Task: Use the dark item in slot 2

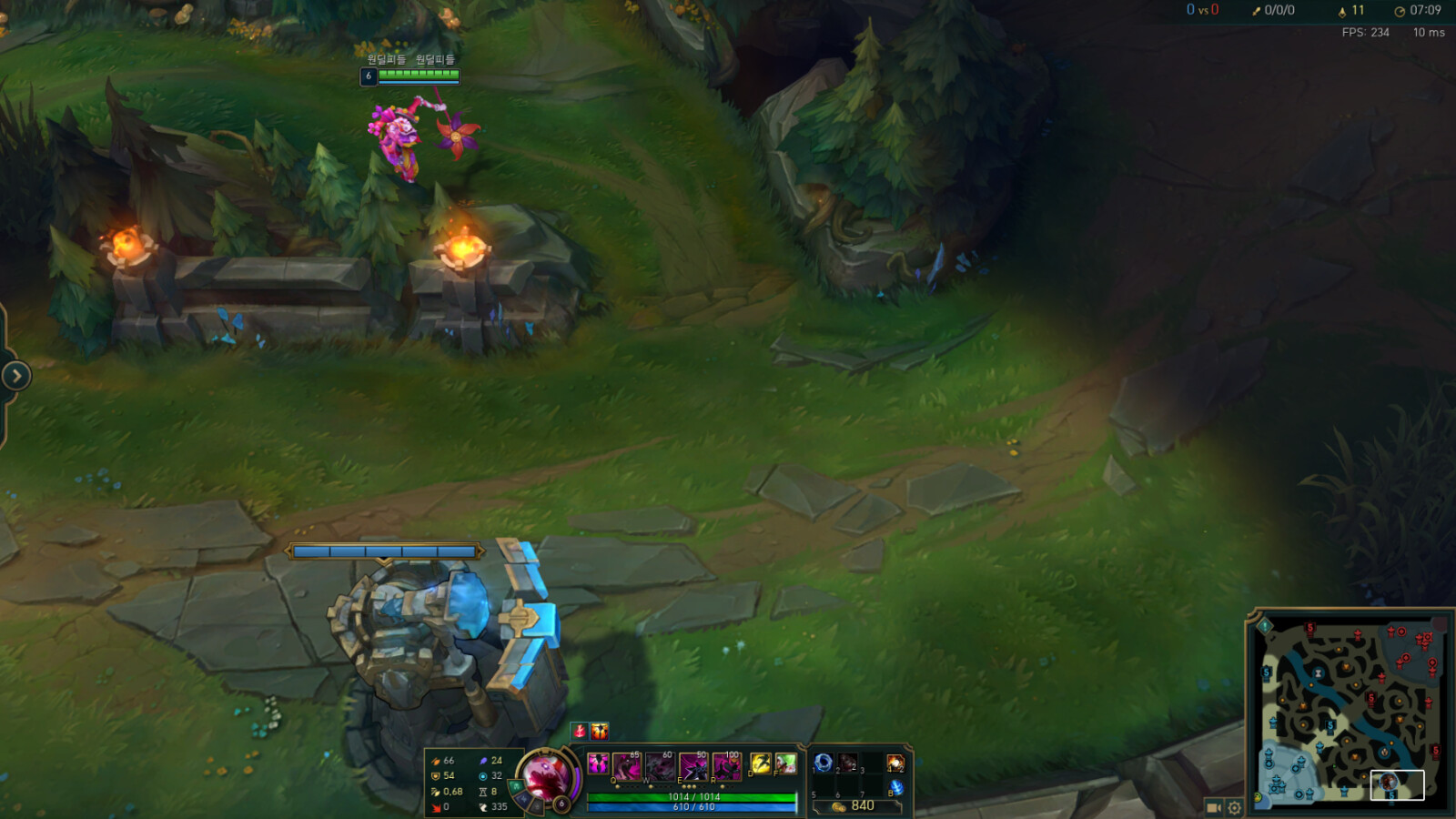Action: [x=848, y=763]
